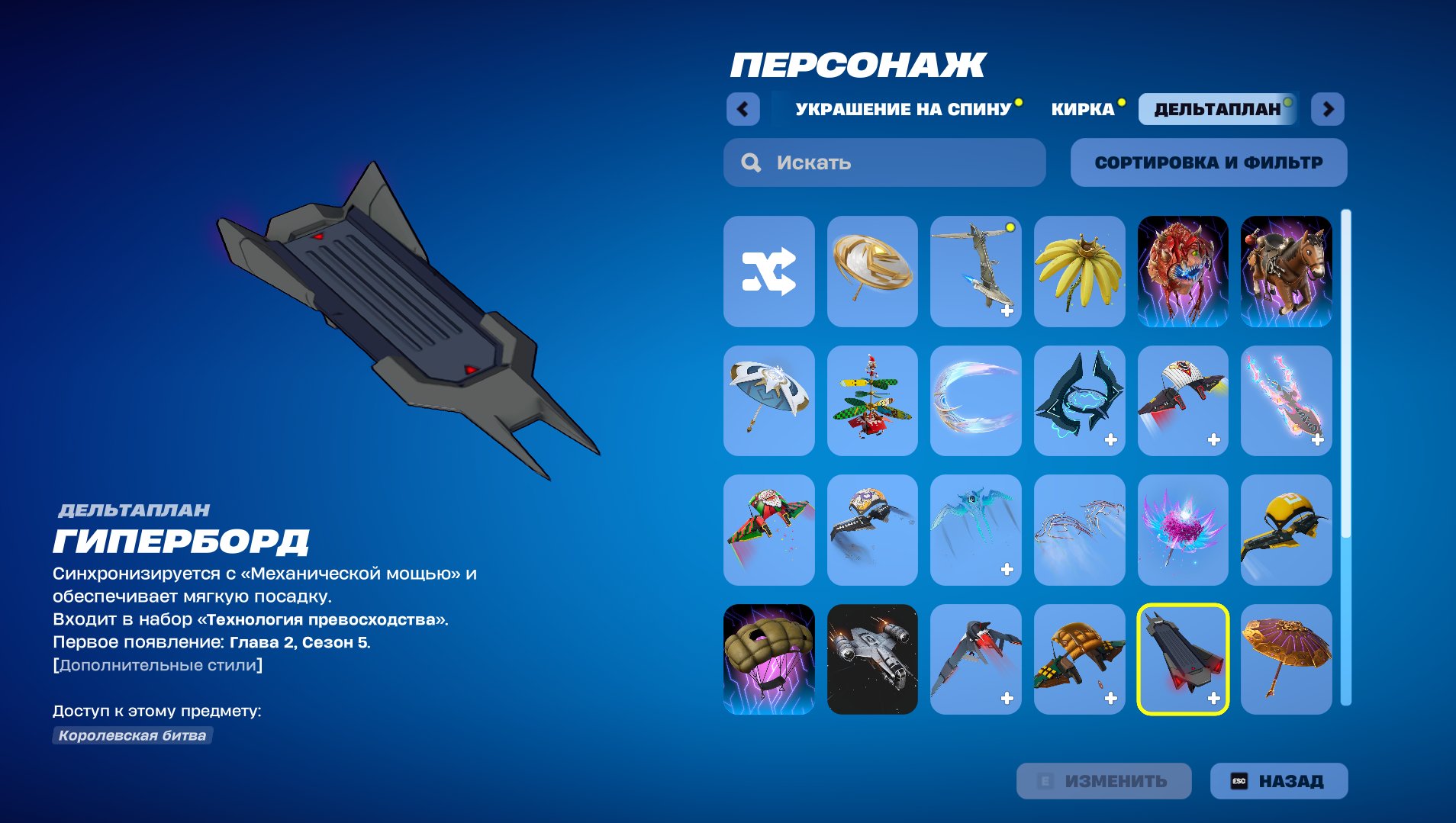Advance to next category with right chevron
The width and height of the screenshot is (1456, 823).
pos(1328,108)
